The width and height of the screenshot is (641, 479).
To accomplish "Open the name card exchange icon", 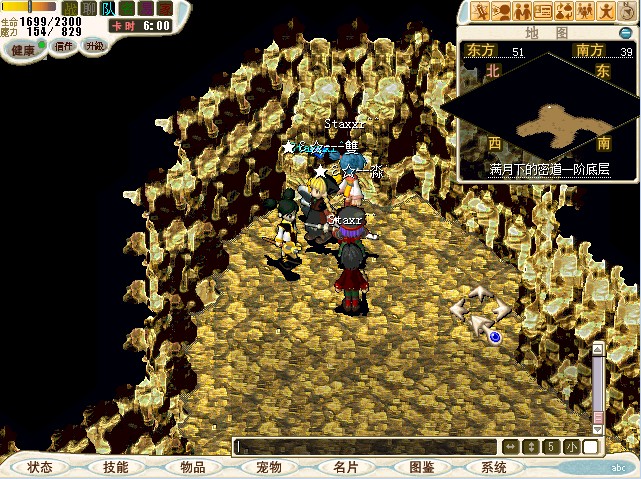I will tap(543, 12).
